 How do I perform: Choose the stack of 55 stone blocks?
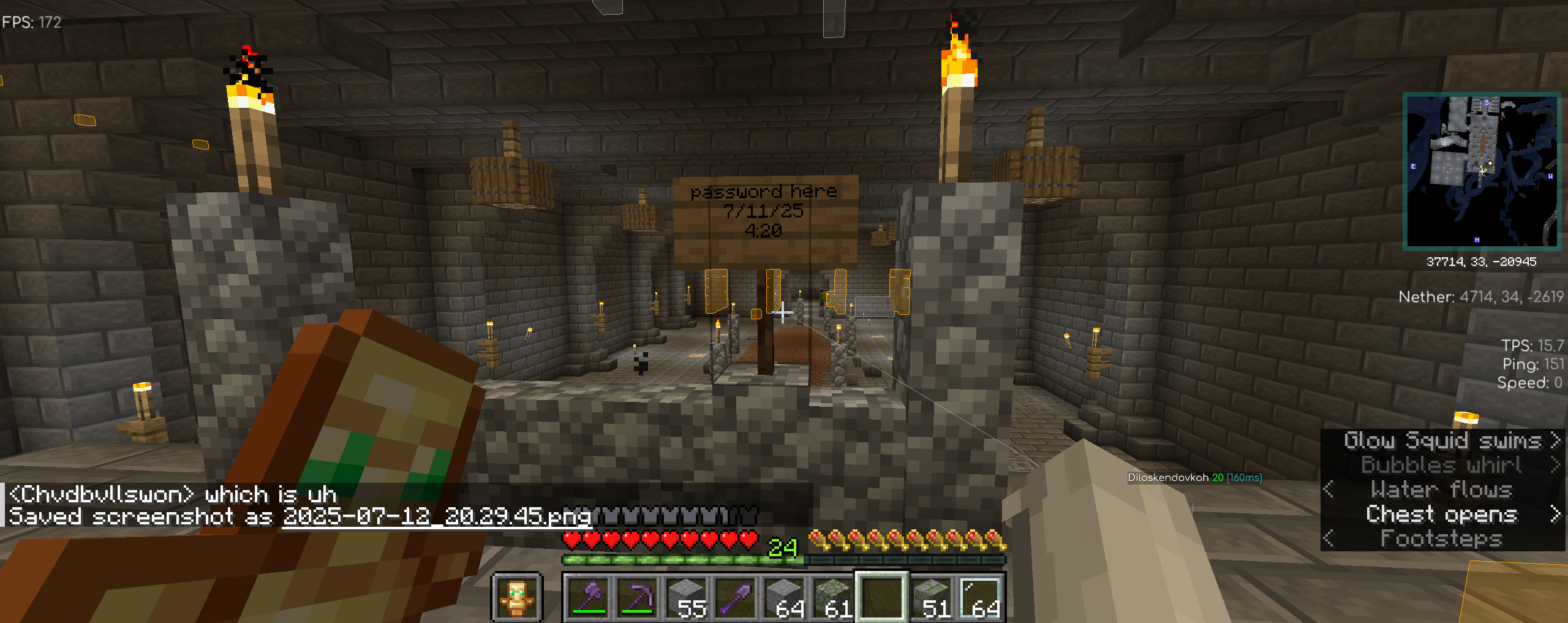tap(687, 597)
